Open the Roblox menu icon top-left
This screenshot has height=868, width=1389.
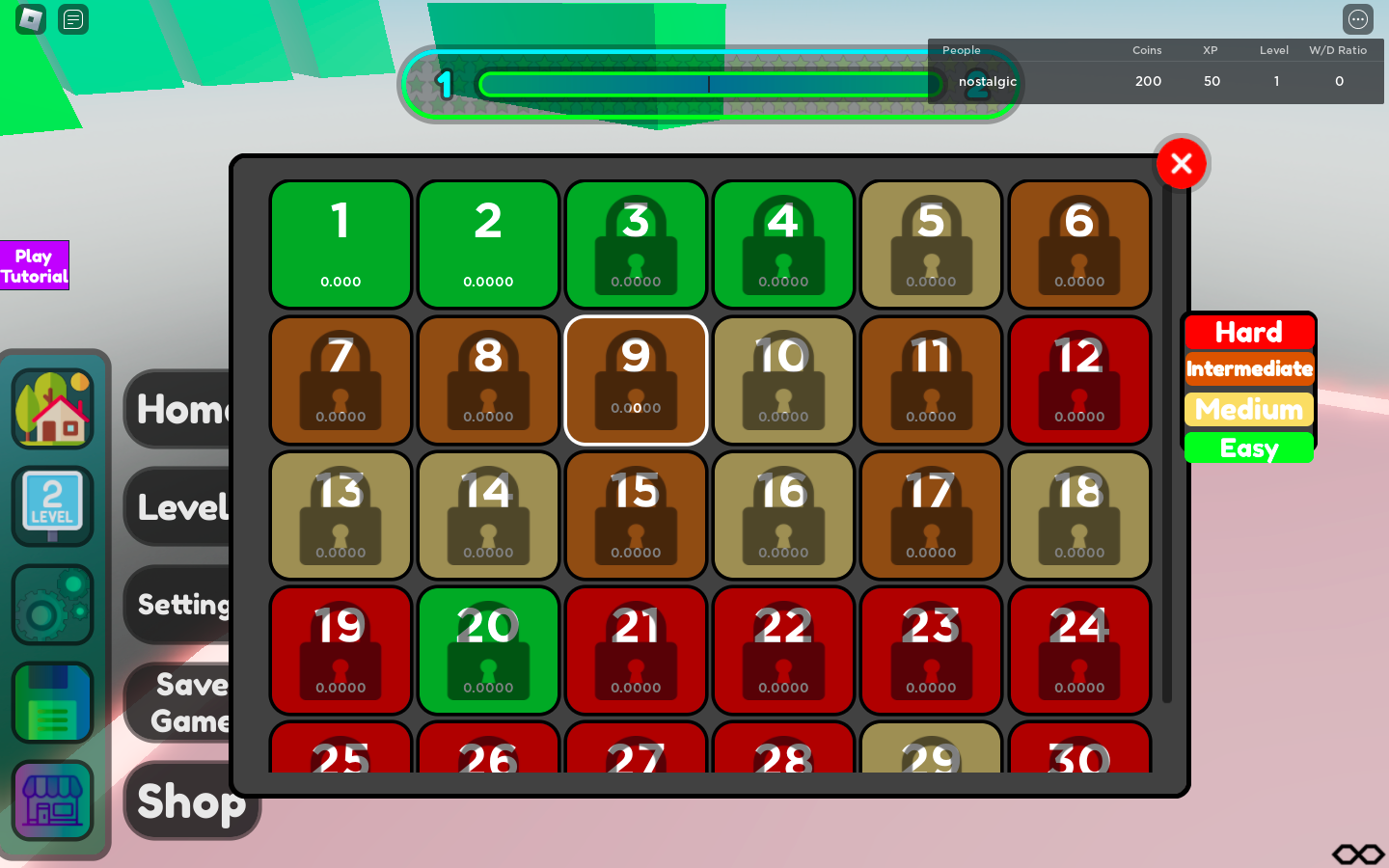31,19
